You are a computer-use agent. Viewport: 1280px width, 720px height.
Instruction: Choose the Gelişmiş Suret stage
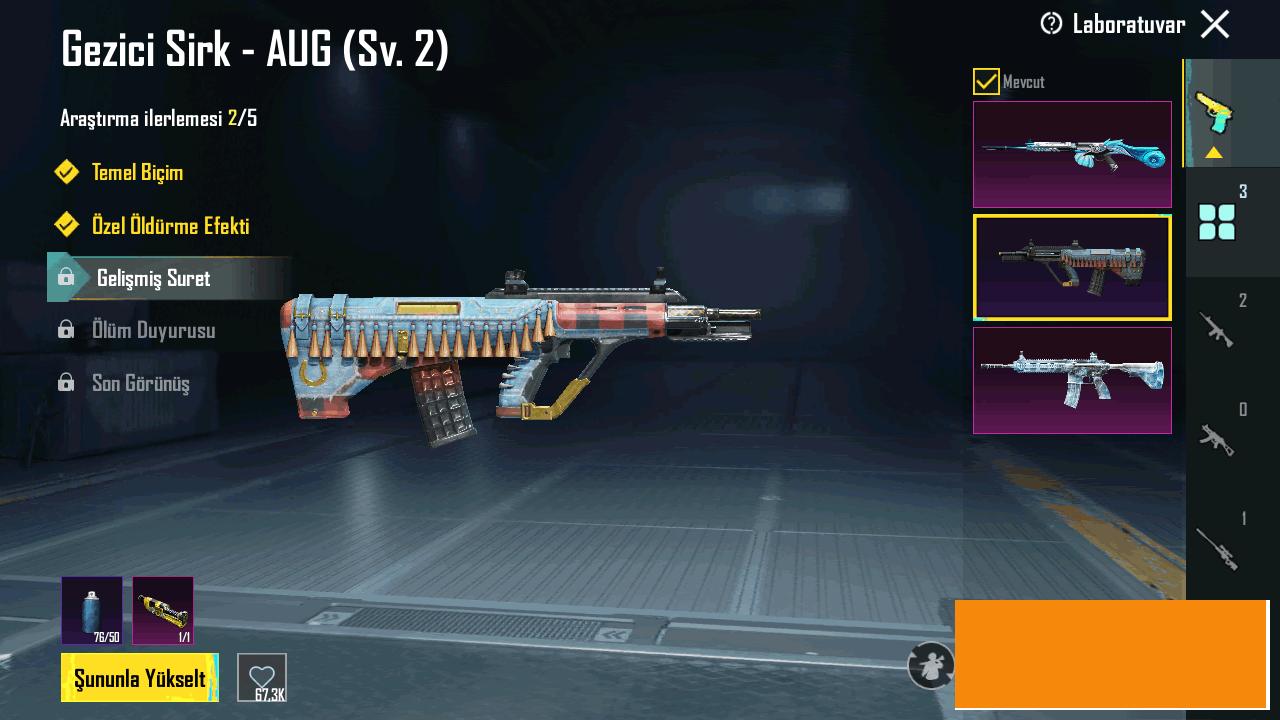153,278
